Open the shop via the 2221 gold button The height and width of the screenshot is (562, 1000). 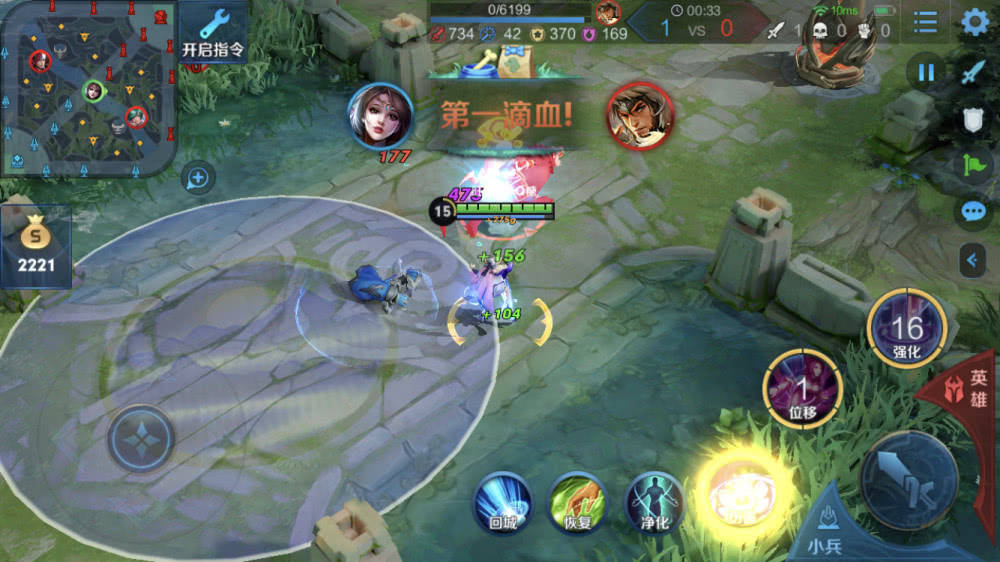coord(36,247)
